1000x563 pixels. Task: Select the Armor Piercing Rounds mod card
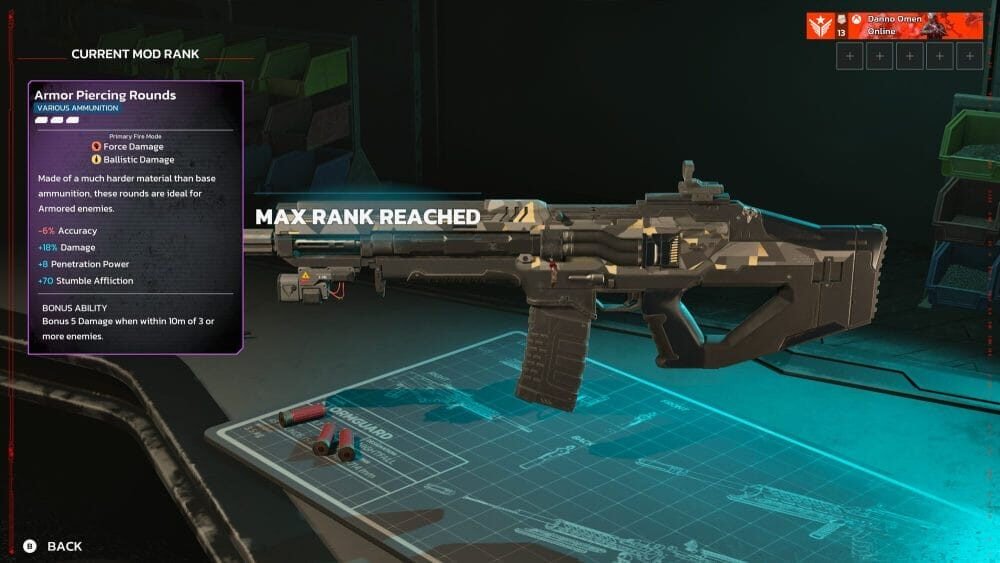pos(135,217)
